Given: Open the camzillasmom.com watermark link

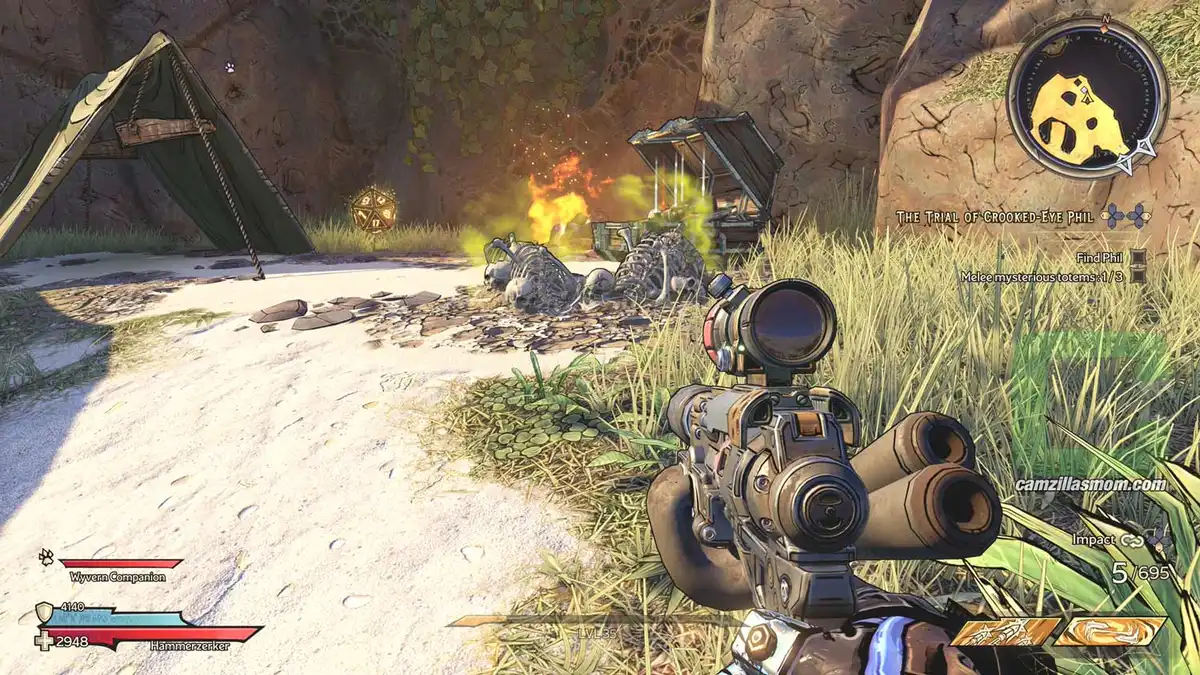Looking at the screenshot, I should click(x=1090, y=485).
